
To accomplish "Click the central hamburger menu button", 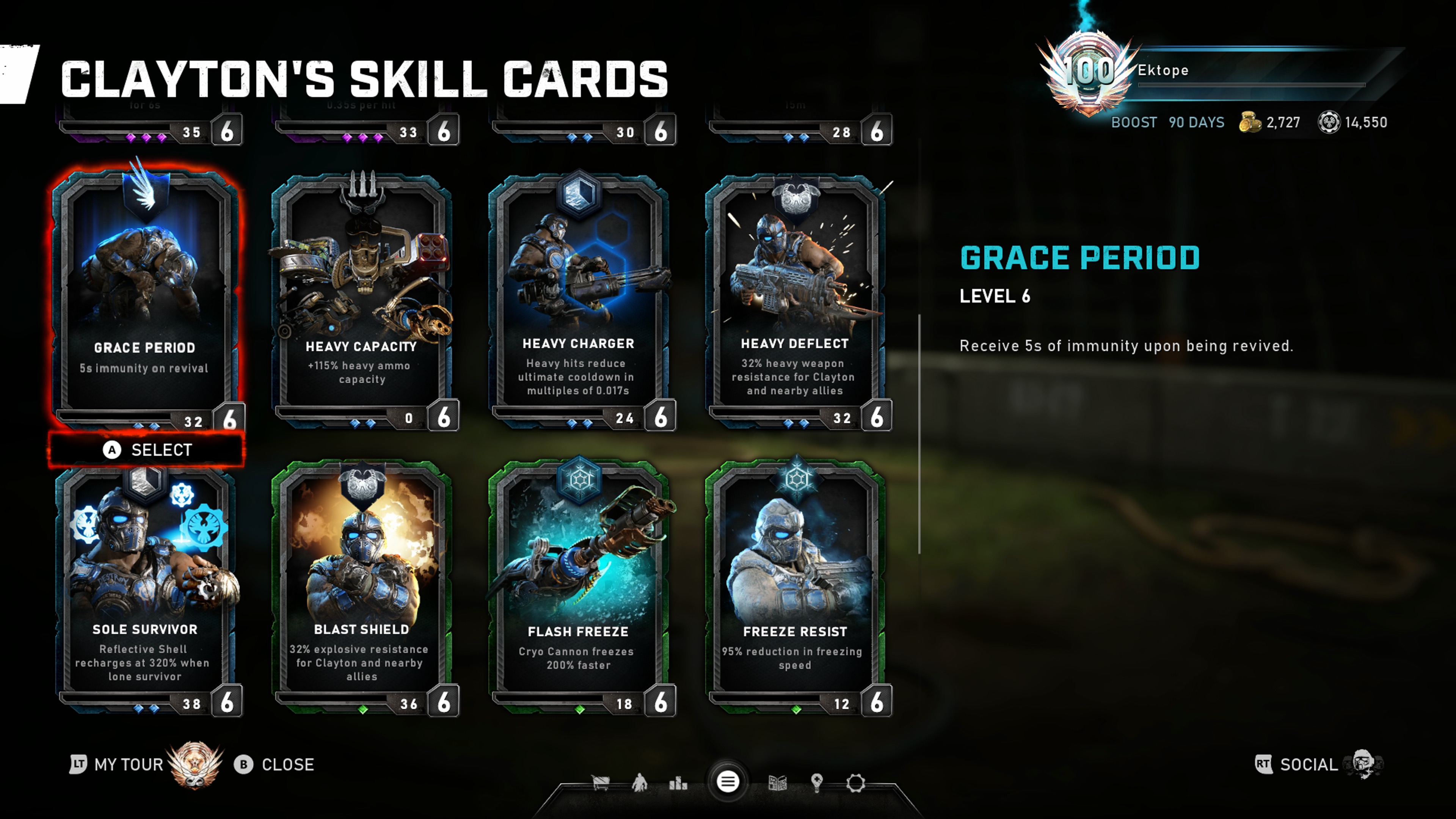I will click(x=728, y=782).
